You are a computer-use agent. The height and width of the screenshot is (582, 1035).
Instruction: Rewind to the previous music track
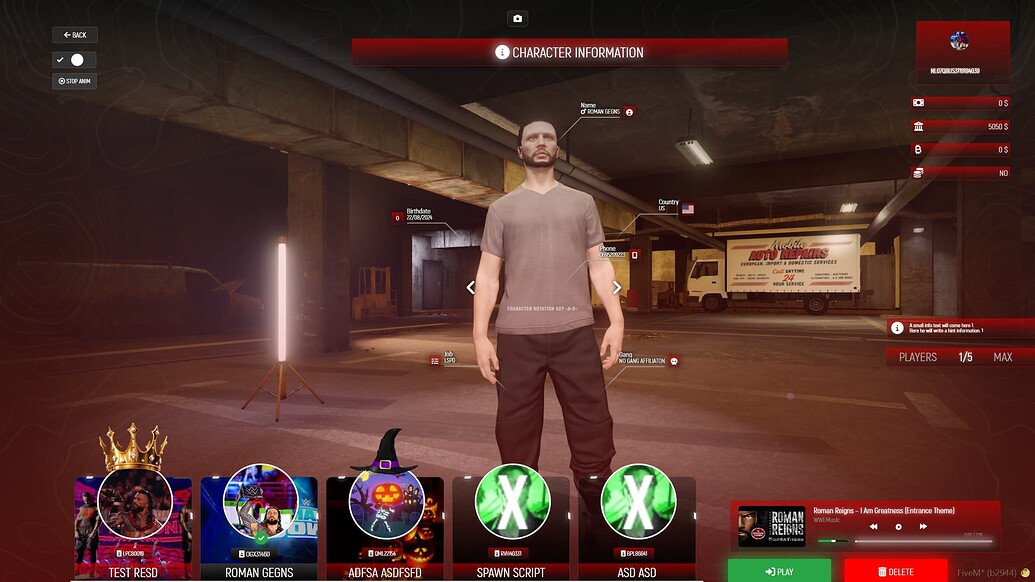click(x=873, y=526)
